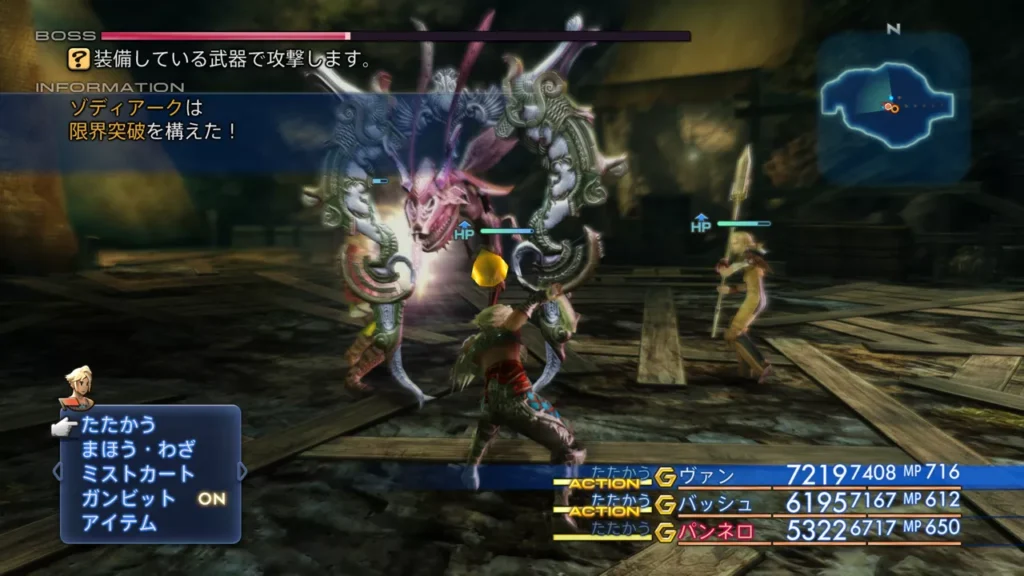Viewport: 1024px width, 576px height.
Task: Select the たたかう attack command
Action: pos(118,425)
